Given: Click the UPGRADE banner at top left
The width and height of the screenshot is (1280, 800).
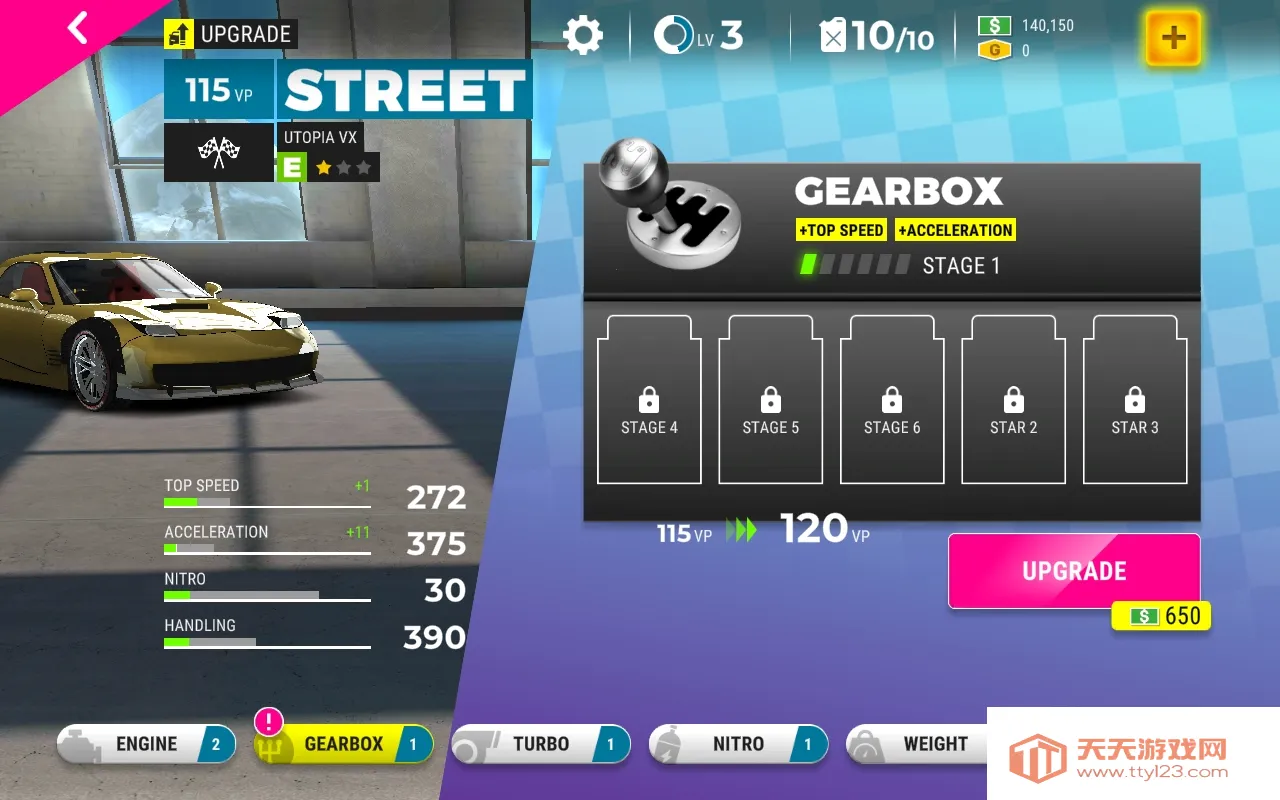Looking at the screenshot, I should [x=230, y=33].
